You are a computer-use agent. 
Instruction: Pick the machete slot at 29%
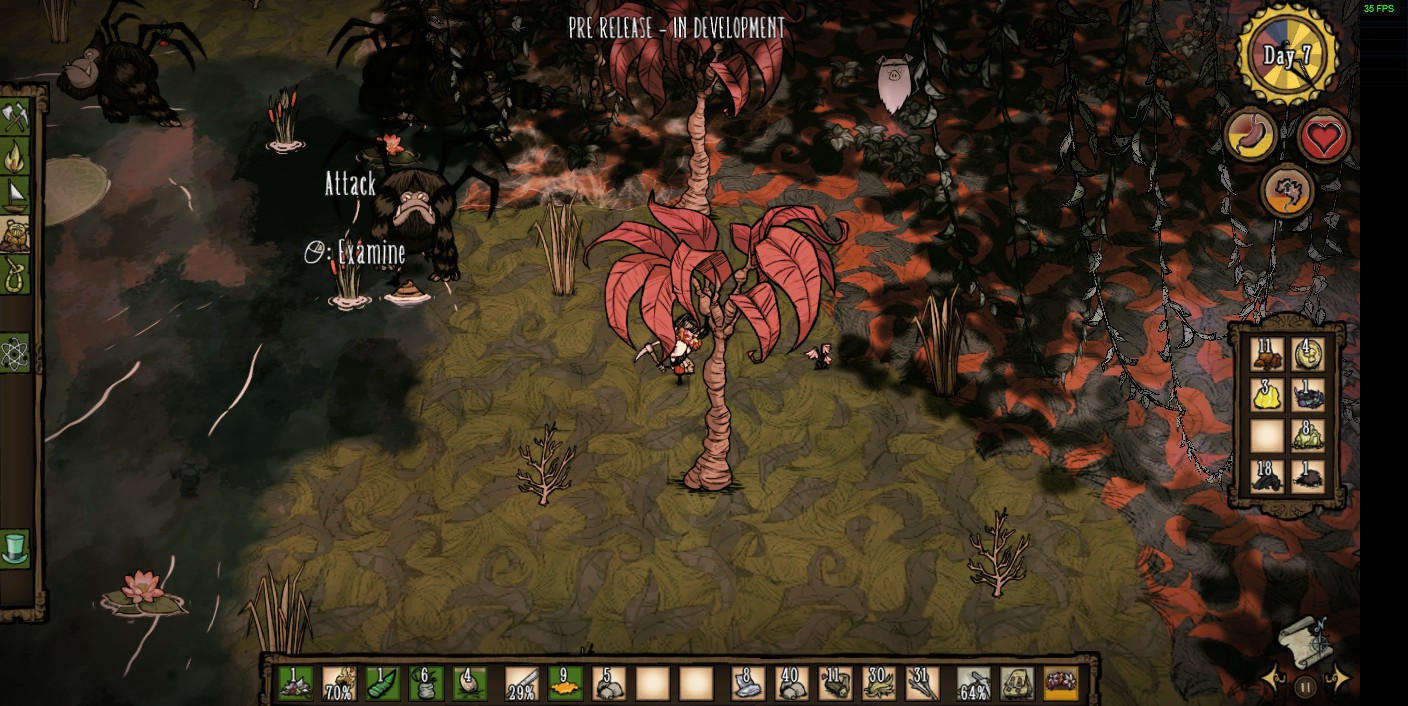click(x=521, y=684)
